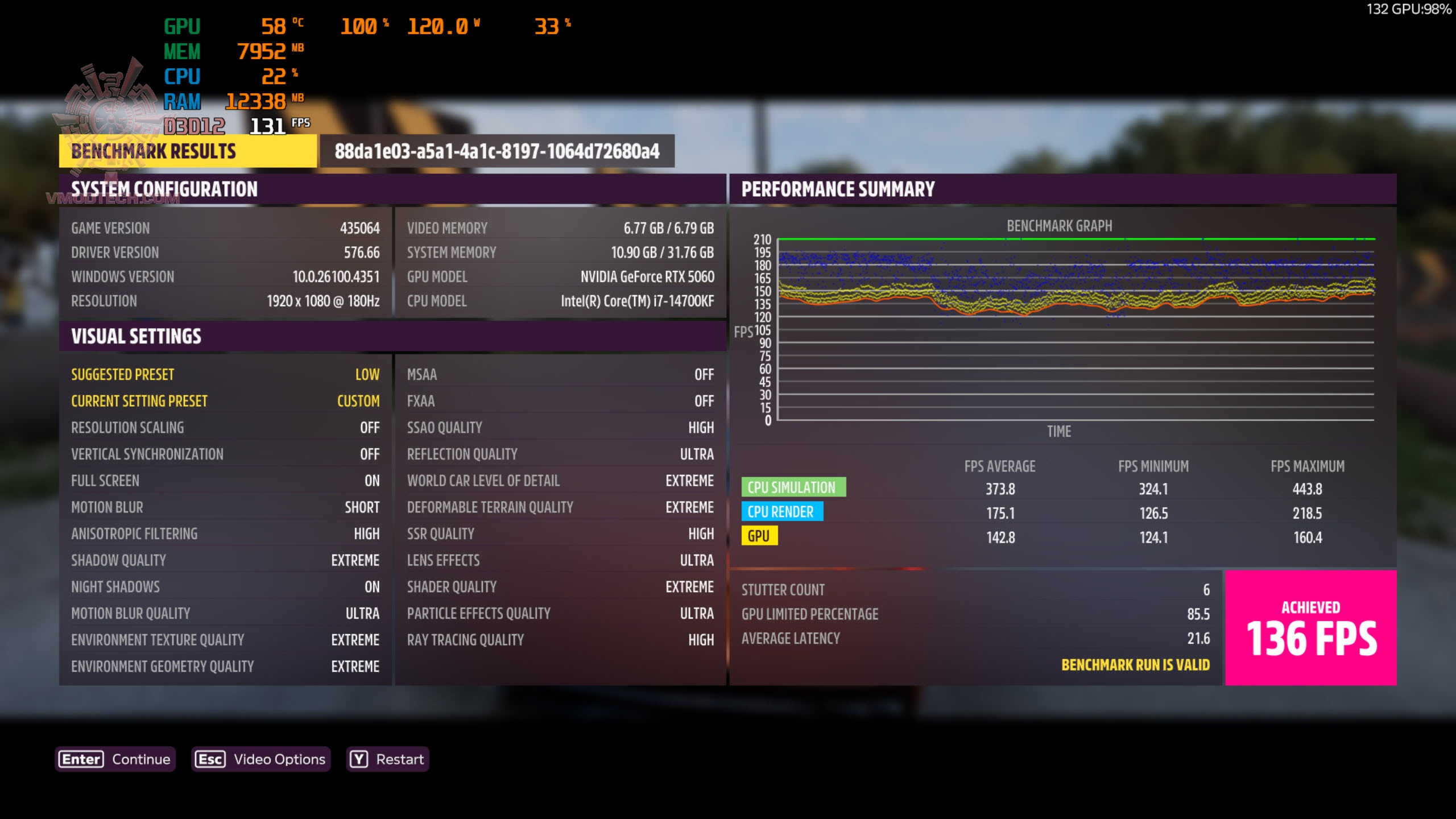Click the yellow GPU color swatch legend
The width and height of the screenshot is (1456, 819).
760,536
